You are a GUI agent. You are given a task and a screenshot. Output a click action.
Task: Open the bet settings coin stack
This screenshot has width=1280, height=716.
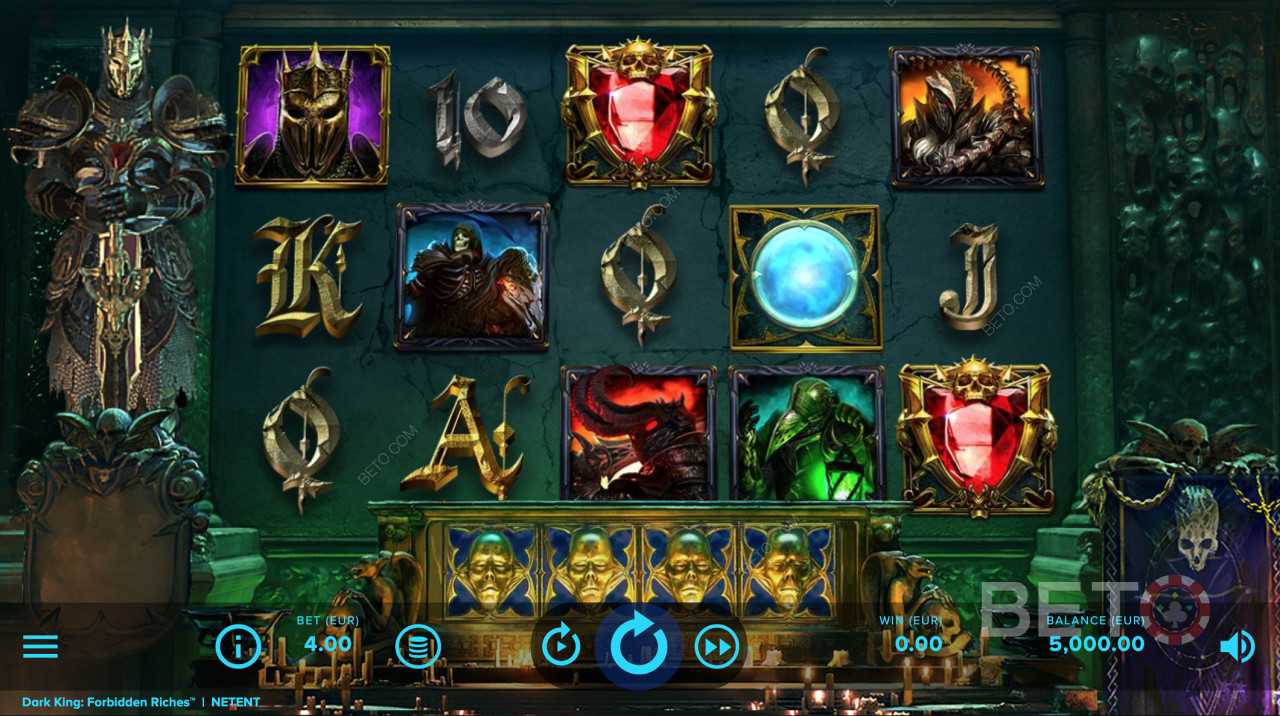[418, 647]
